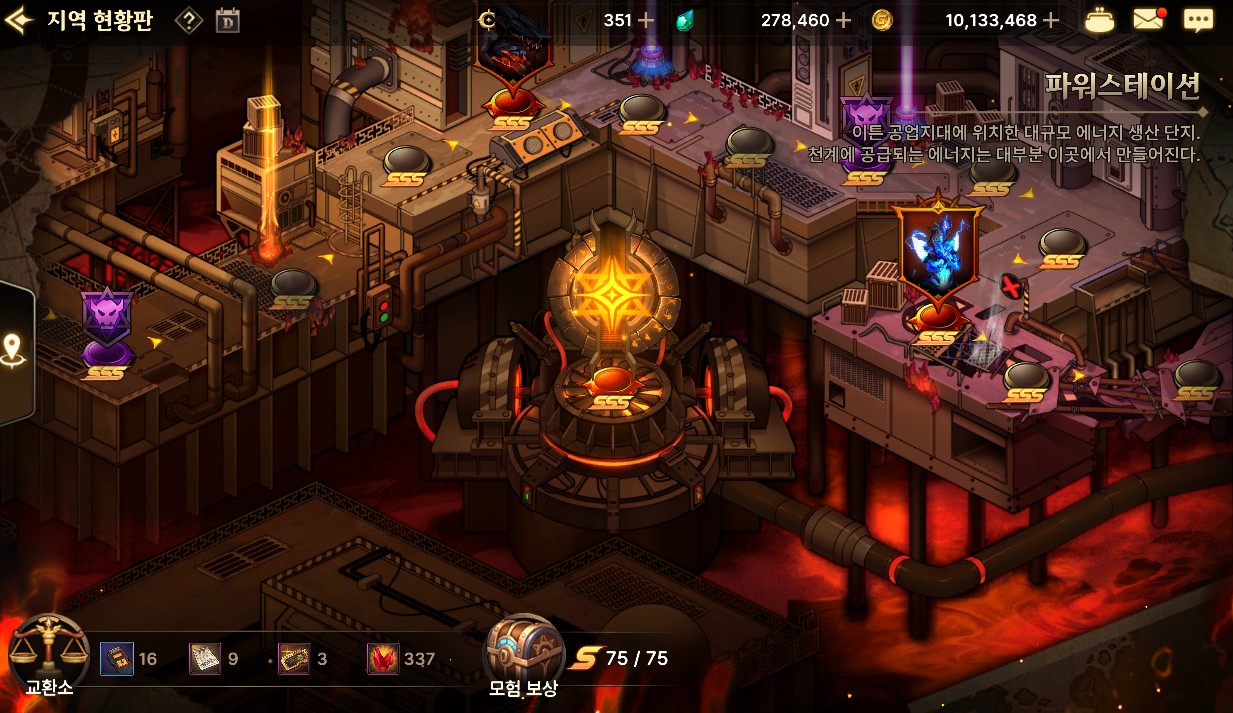Open the mailbox envelope icon
Viewport: 1233px width, 713px height.
pyautogui.click(x=1148, y=20)
